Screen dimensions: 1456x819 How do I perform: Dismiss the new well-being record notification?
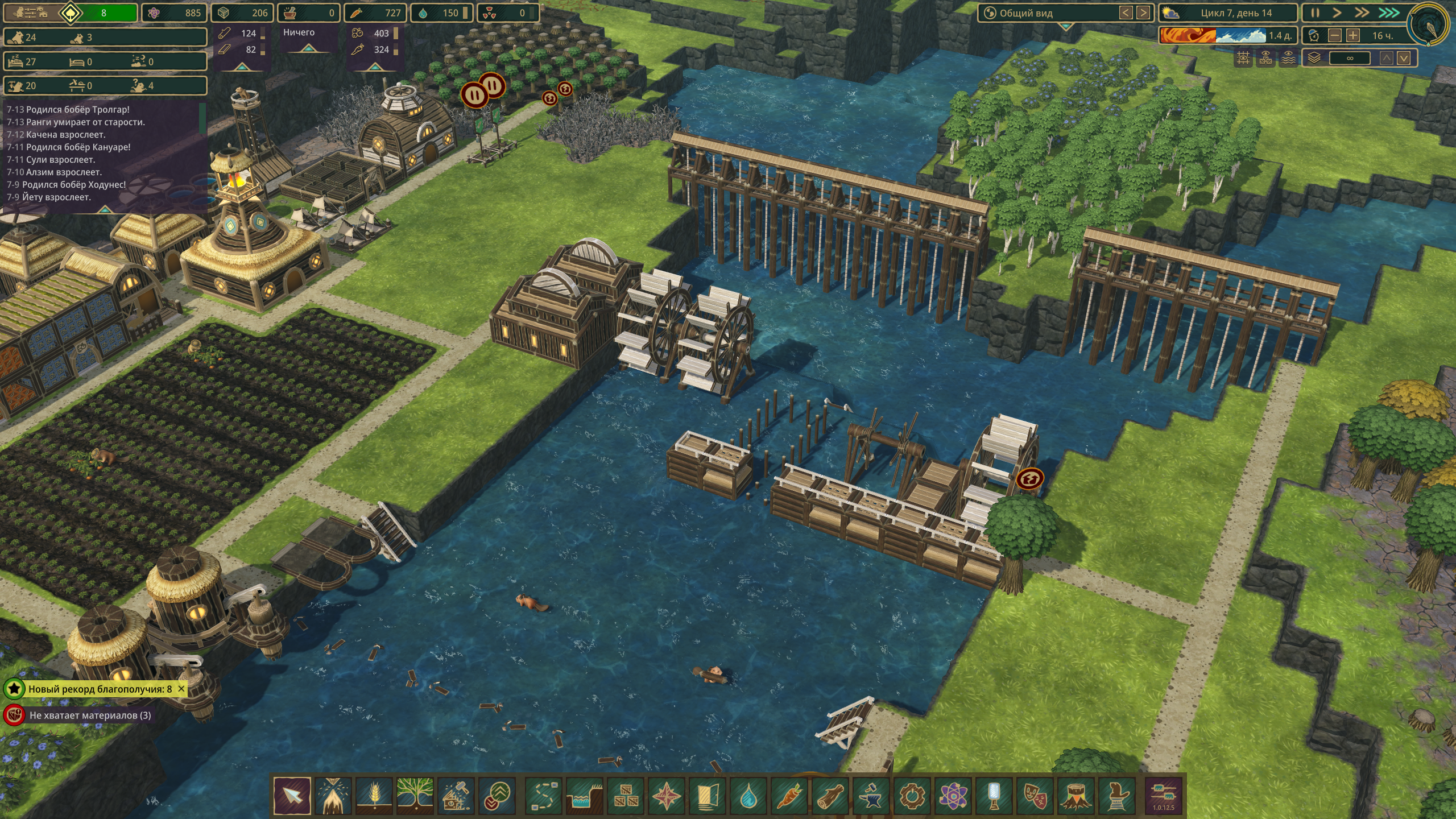(181, 689)
